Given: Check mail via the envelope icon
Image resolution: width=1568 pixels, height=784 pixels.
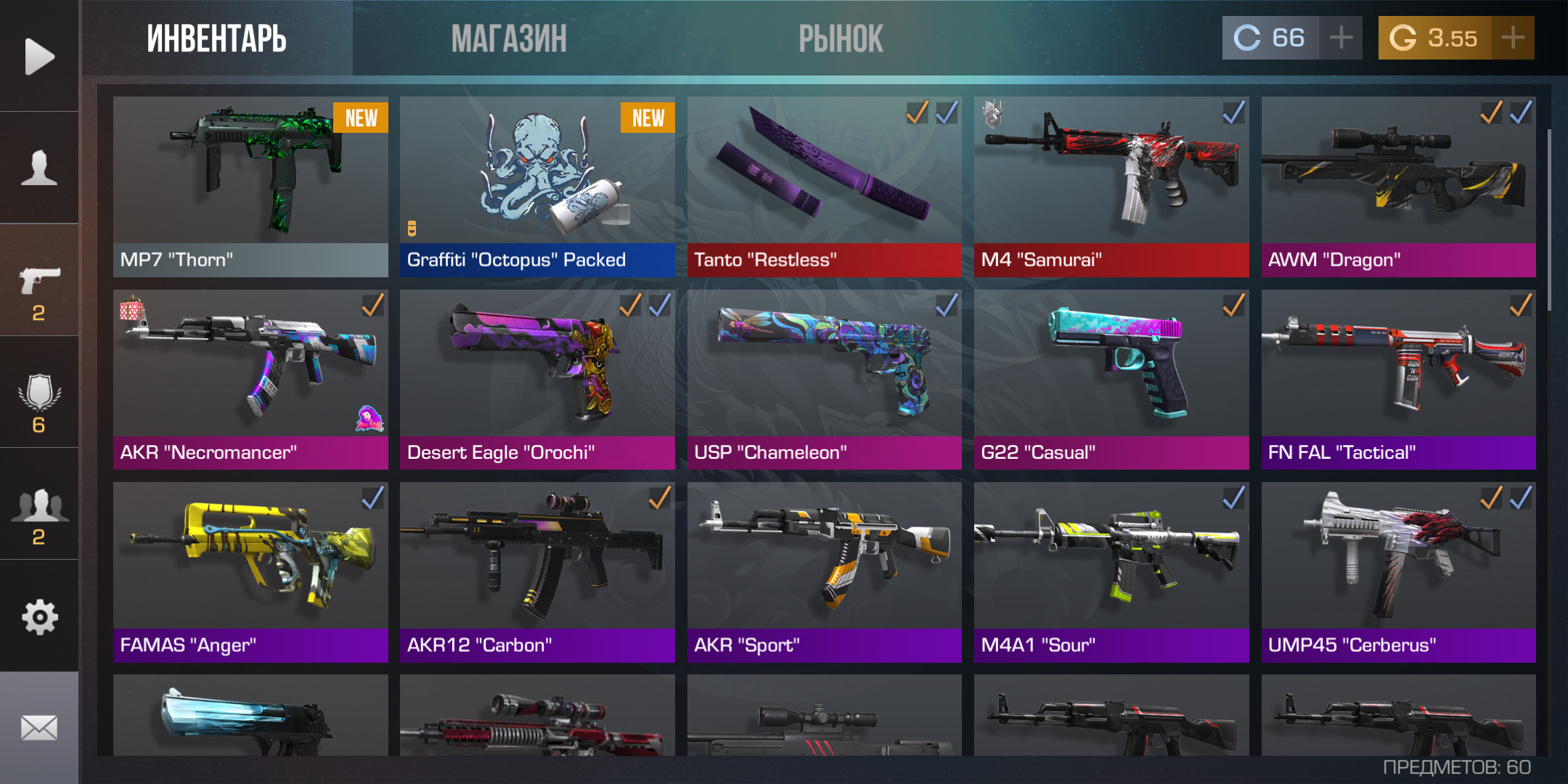Looking at the screenshot, I should [x=39, y=727].
